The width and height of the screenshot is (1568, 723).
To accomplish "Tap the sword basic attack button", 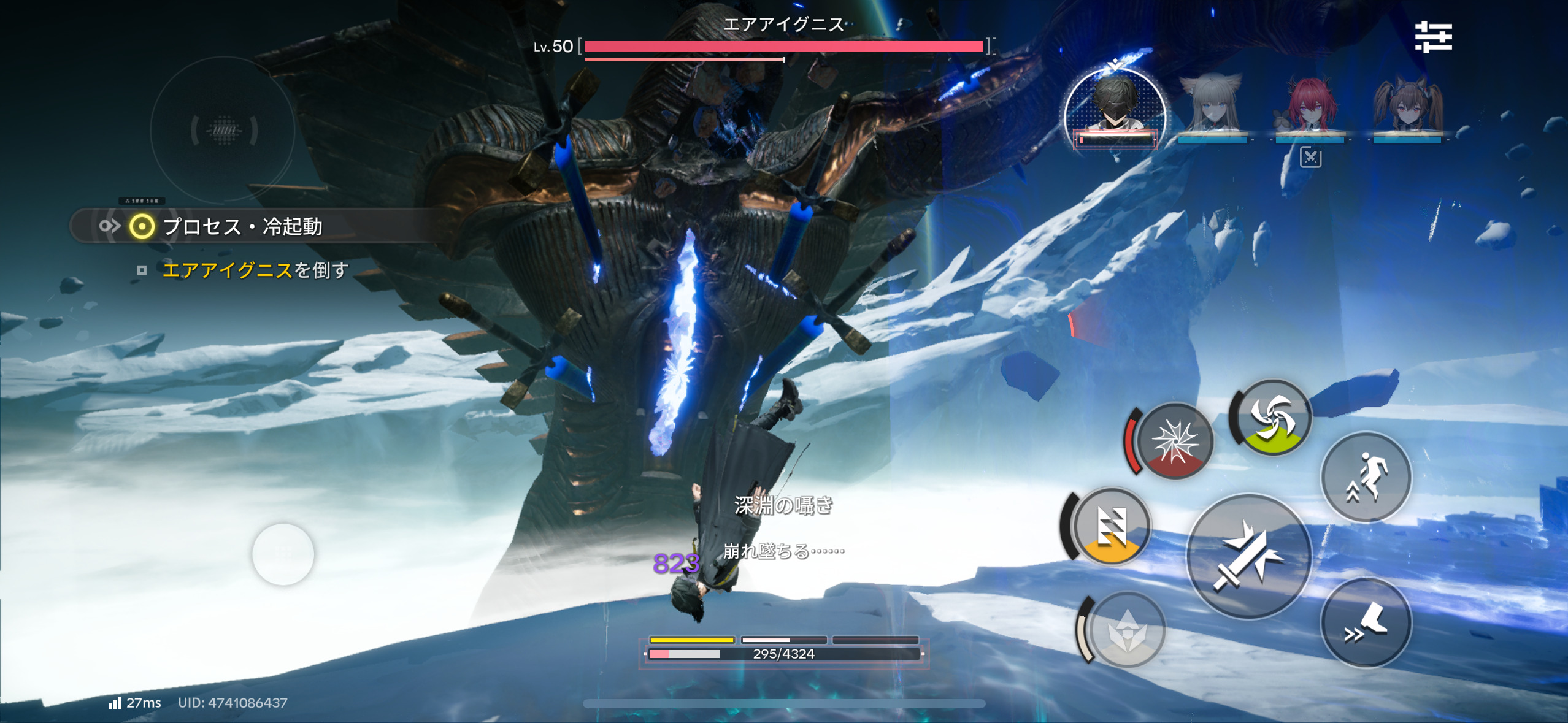I will tap(1248, 557).
